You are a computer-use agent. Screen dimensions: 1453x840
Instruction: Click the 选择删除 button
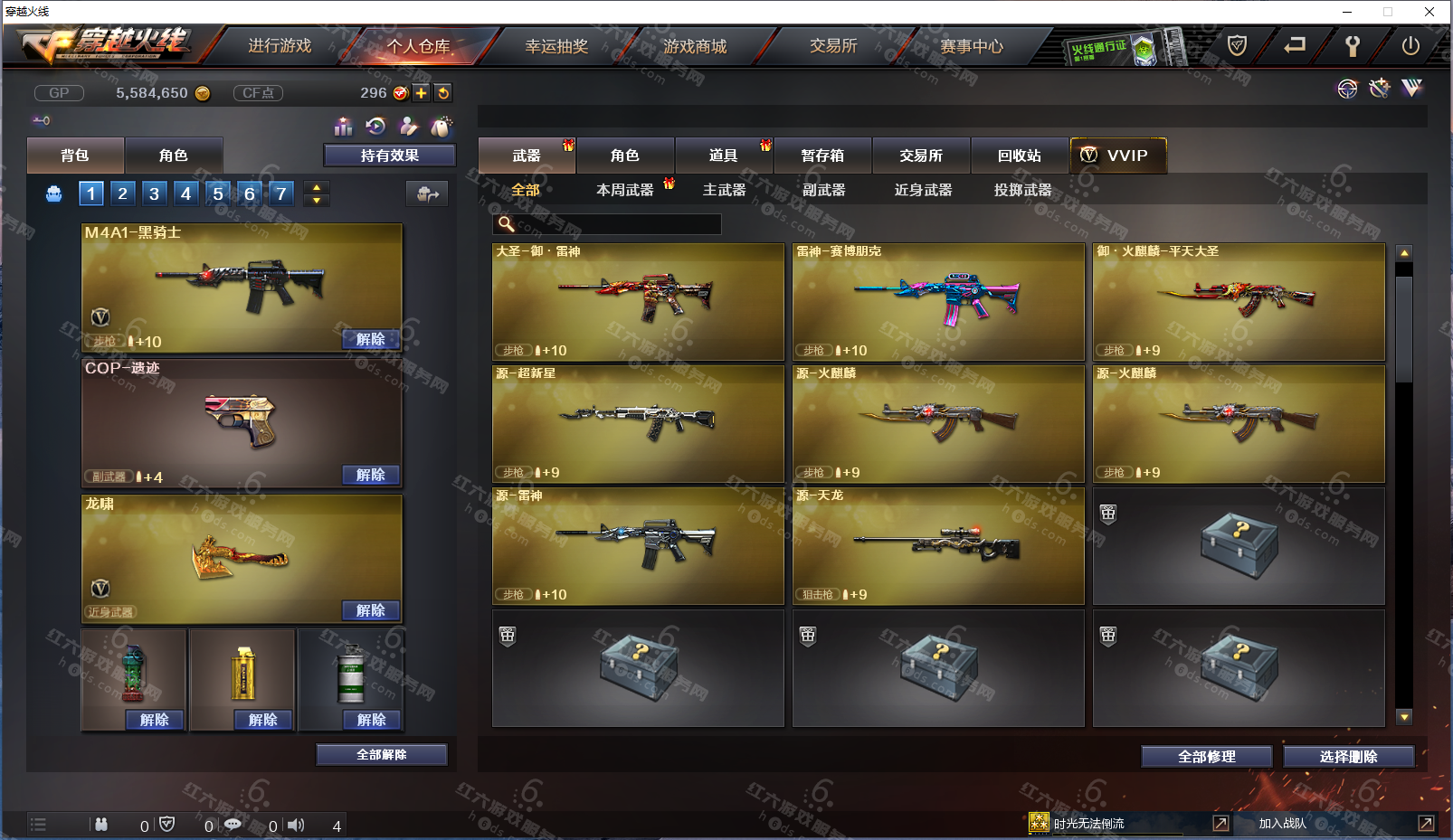pos(1348,757)
